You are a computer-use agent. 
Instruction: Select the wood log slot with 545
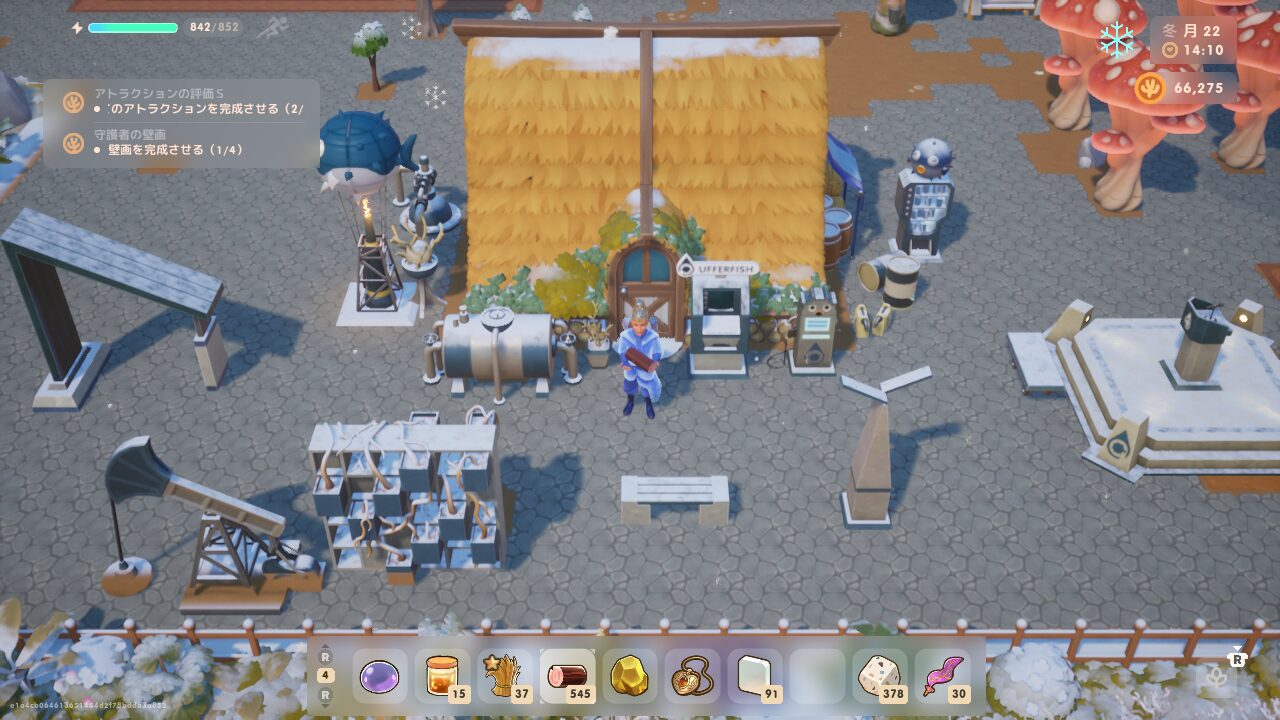tap(567, 677)
